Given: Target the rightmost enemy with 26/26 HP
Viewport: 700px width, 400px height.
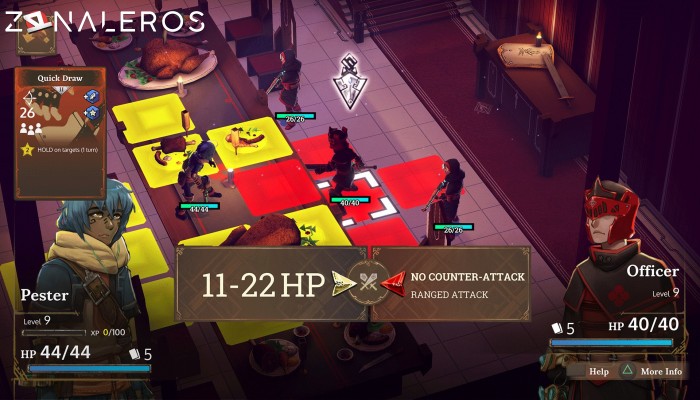Looking at the screenshot, I should (450, 192).
